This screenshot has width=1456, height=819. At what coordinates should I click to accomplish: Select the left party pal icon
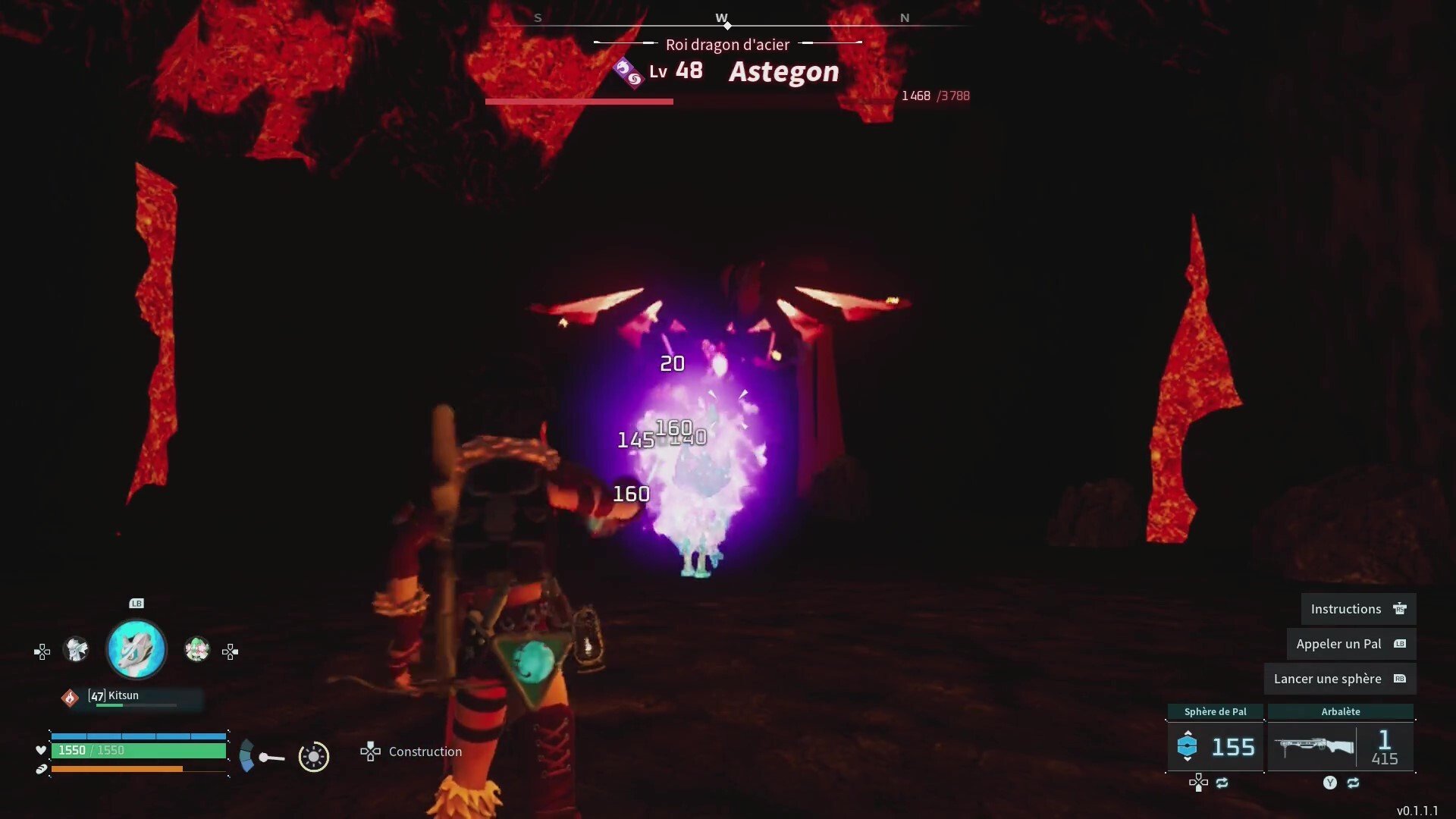[76, 649]
